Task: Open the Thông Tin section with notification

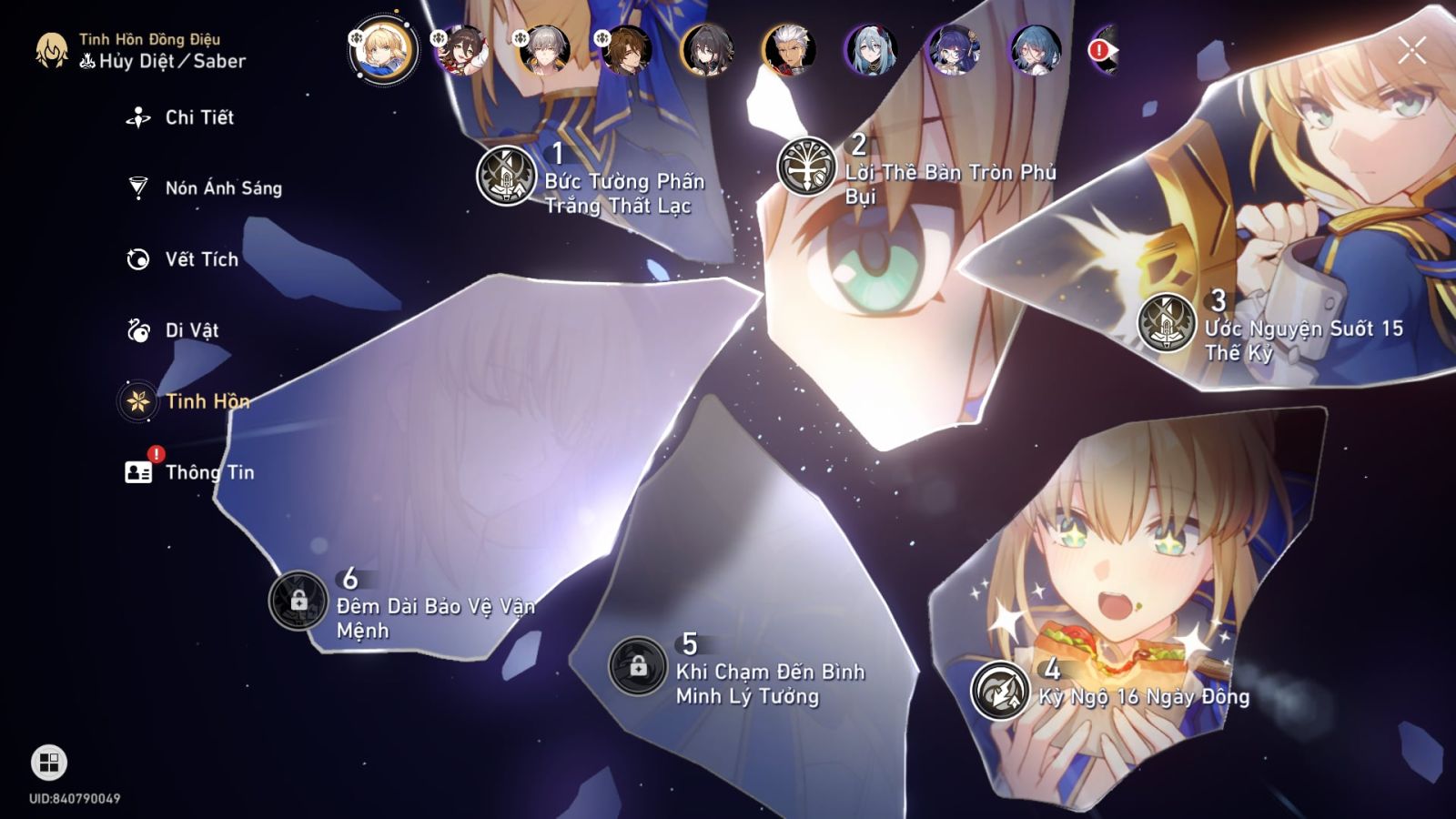Action: coord(137,471)
